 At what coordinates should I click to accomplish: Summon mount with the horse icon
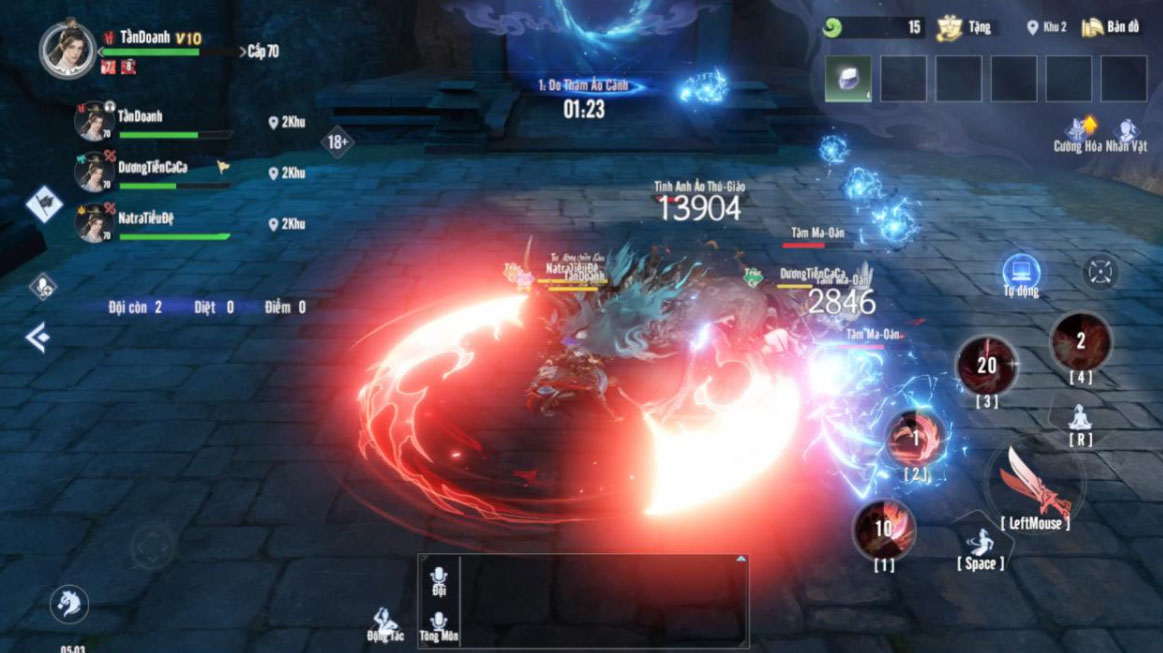[69, 604]
